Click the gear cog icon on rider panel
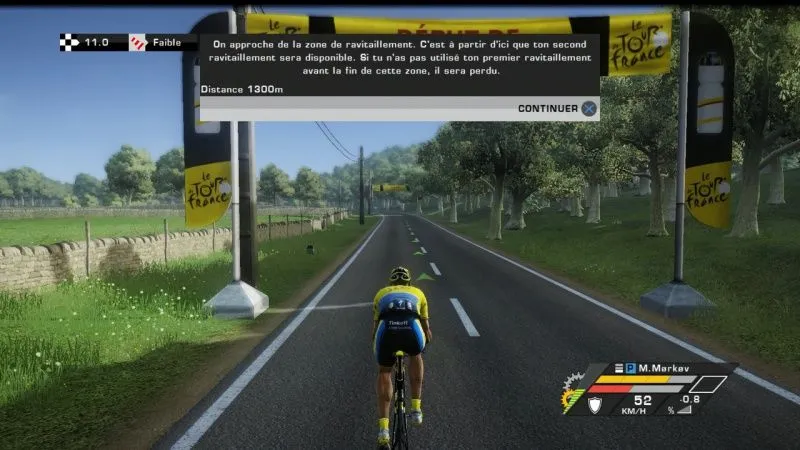800x450 pixels. 572,398
